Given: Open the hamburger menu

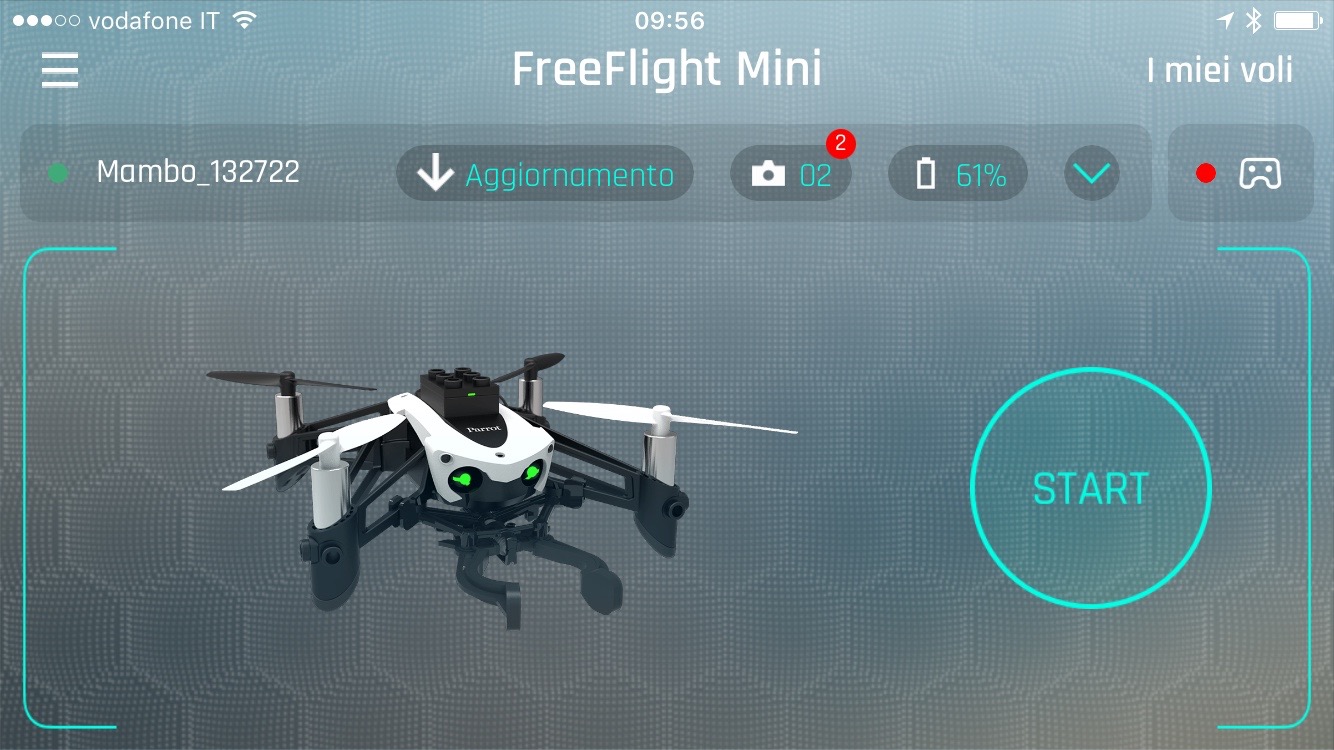Looking at the screenshot, I should 60,70.
